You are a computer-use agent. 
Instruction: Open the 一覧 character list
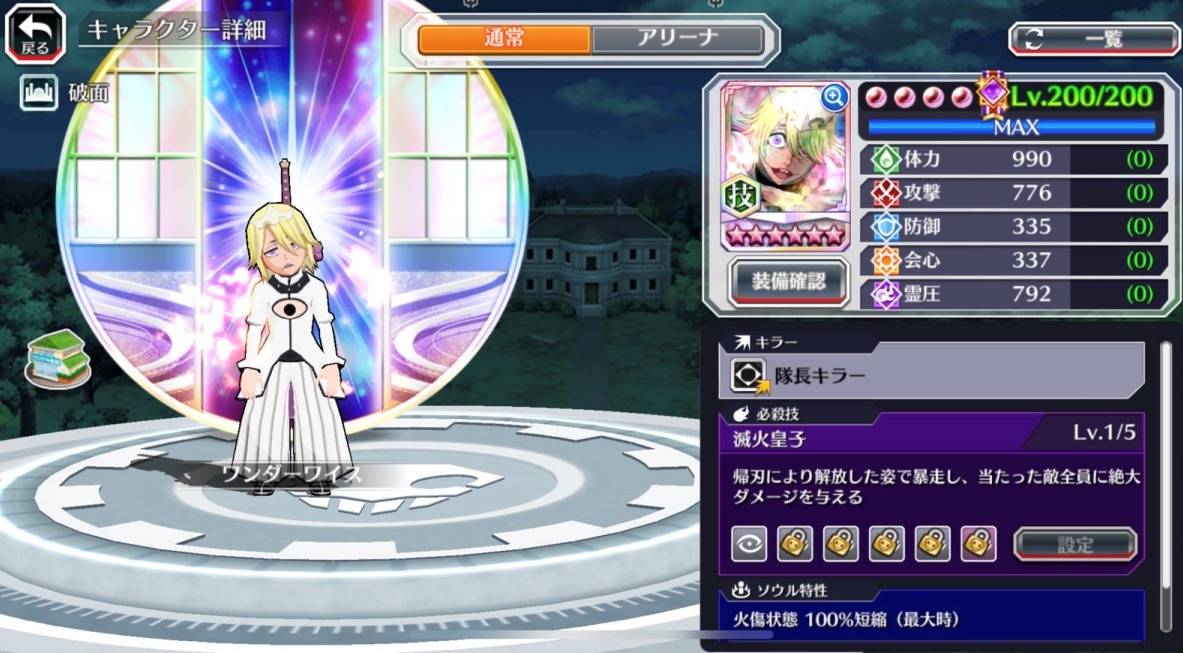[1094, 39]
